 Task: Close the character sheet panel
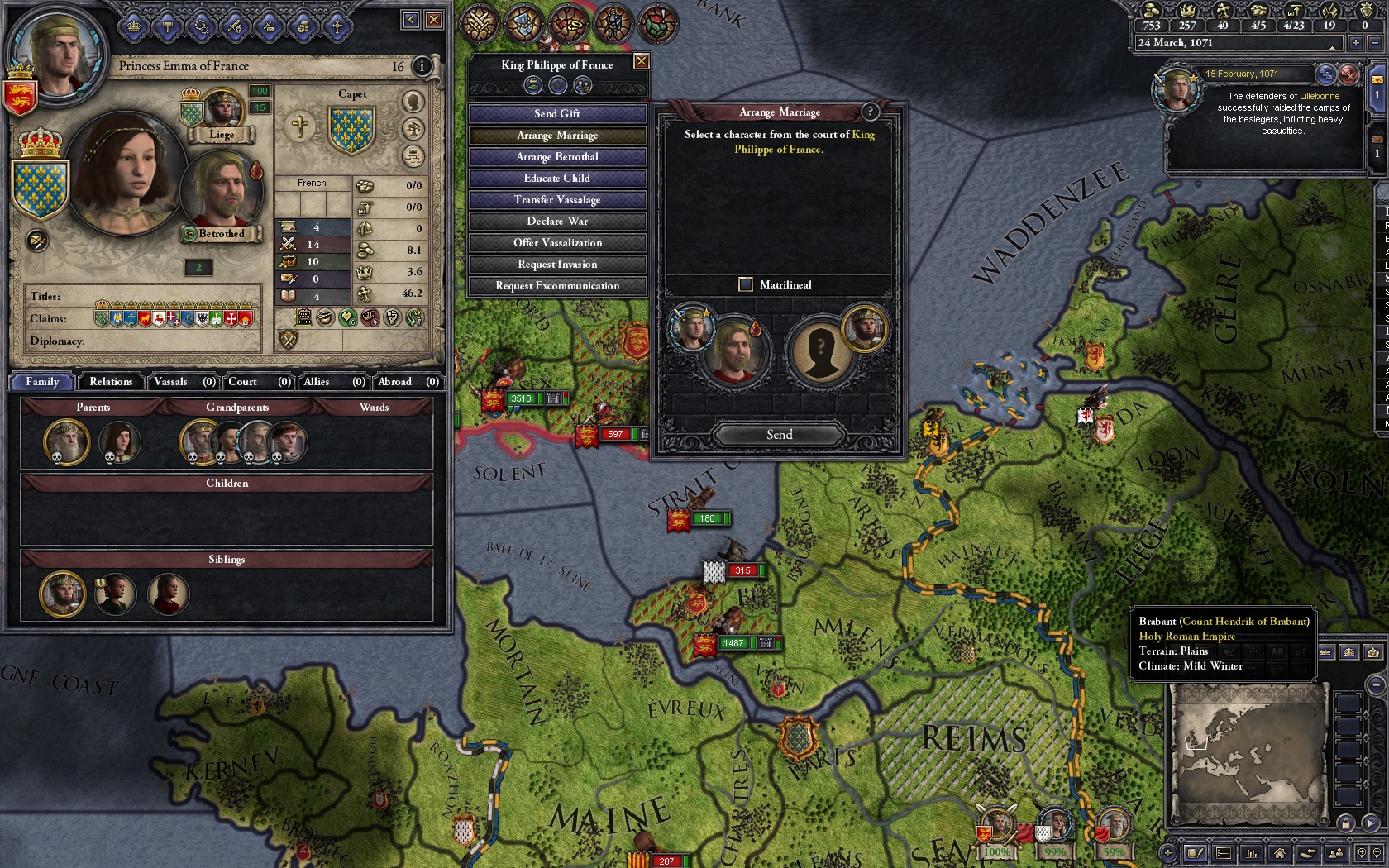click(x=434, y=20)
